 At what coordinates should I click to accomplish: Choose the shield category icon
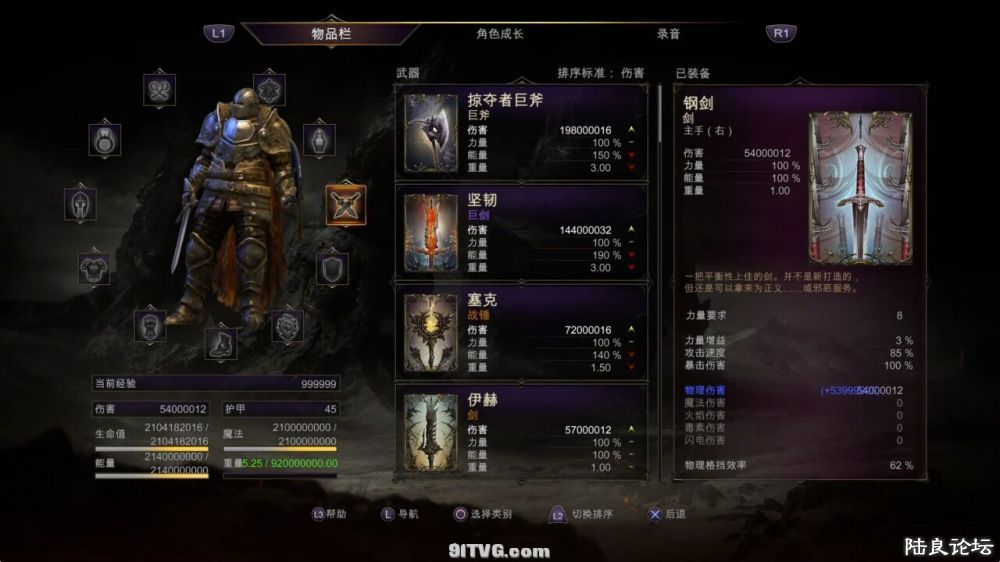[x=332, y=267]
